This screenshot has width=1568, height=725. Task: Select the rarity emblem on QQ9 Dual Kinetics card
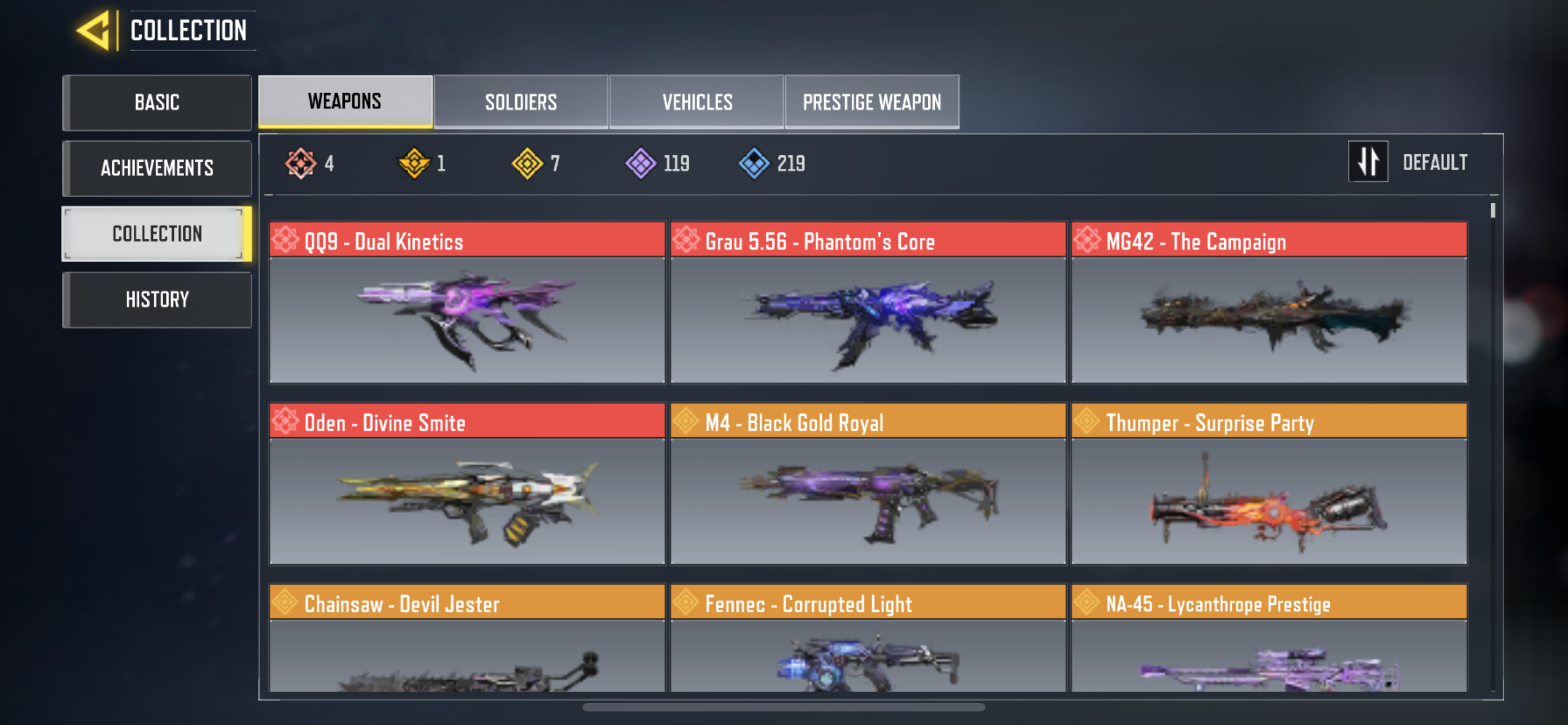pos(286,241)
